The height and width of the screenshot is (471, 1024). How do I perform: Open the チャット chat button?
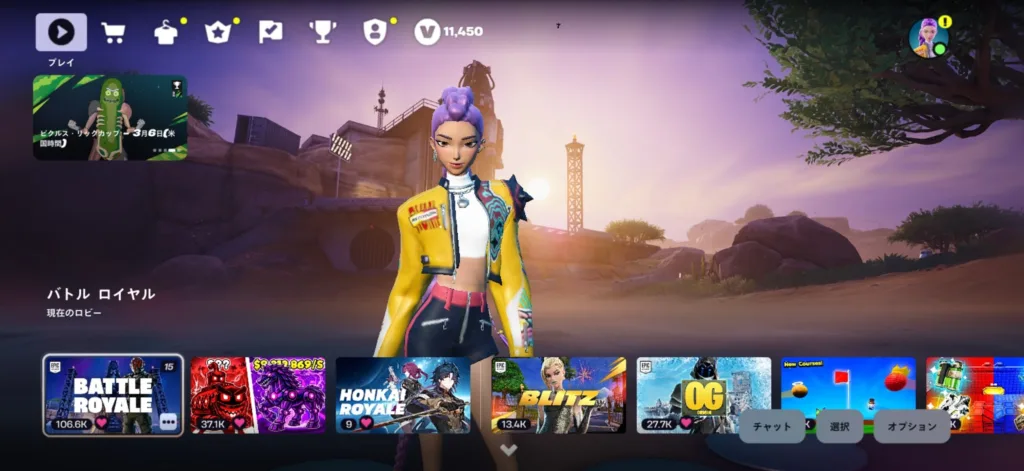(772, 426)
